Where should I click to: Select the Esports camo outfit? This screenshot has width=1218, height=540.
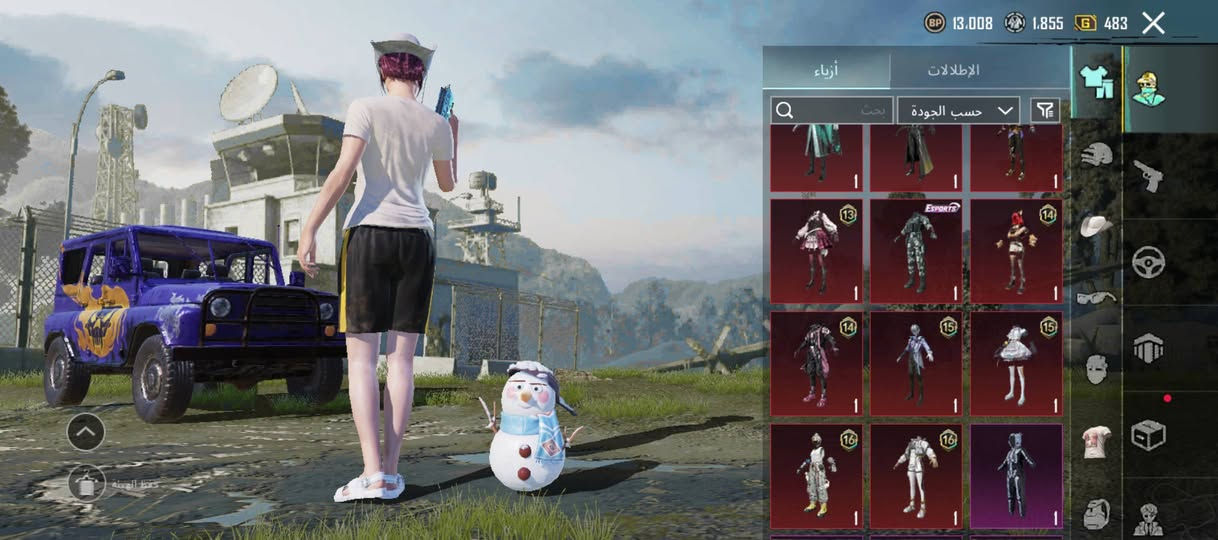[916, 251]
